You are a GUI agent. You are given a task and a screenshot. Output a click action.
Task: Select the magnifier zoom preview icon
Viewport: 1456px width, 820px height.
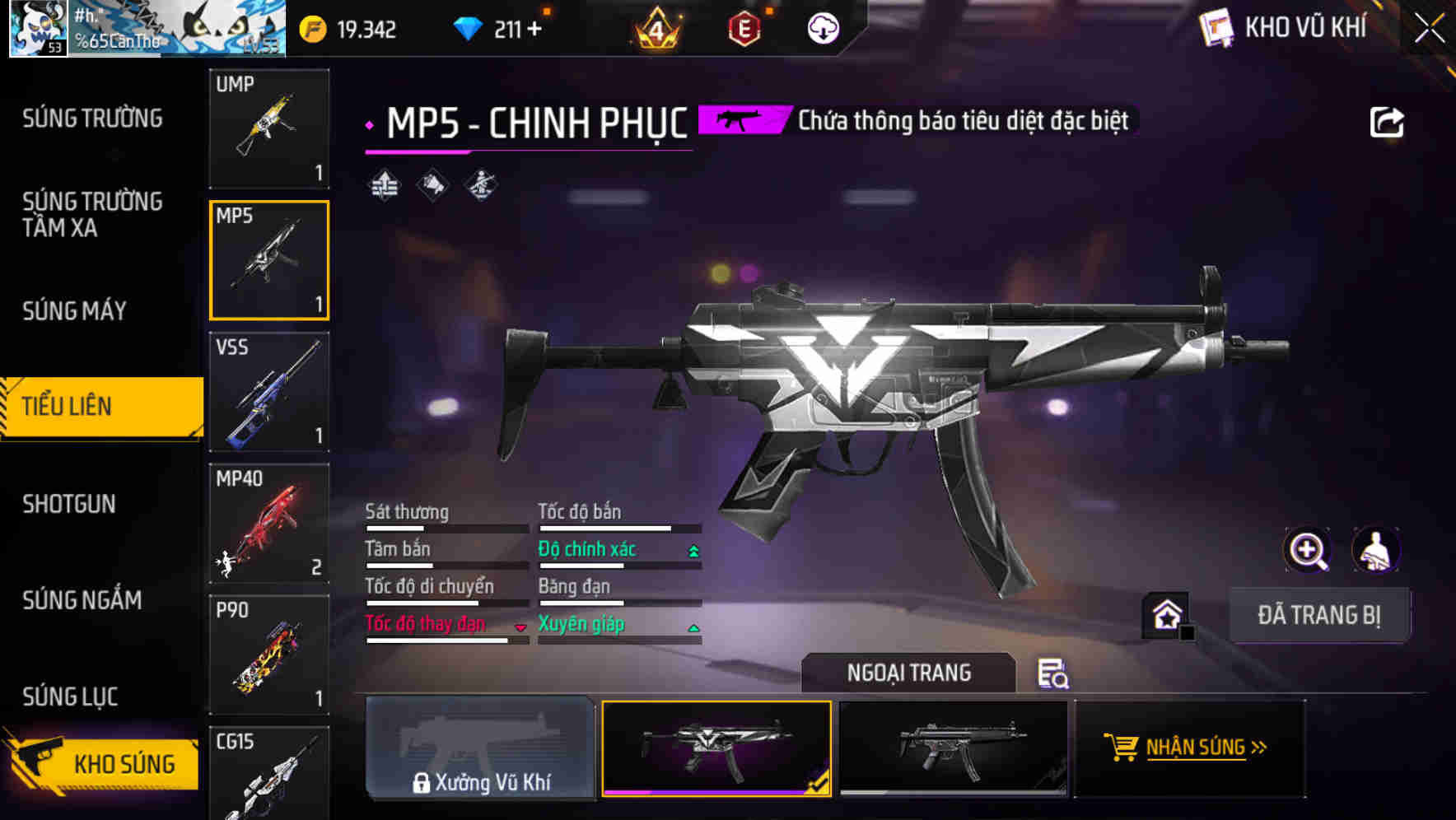(x=1309, y=550)
